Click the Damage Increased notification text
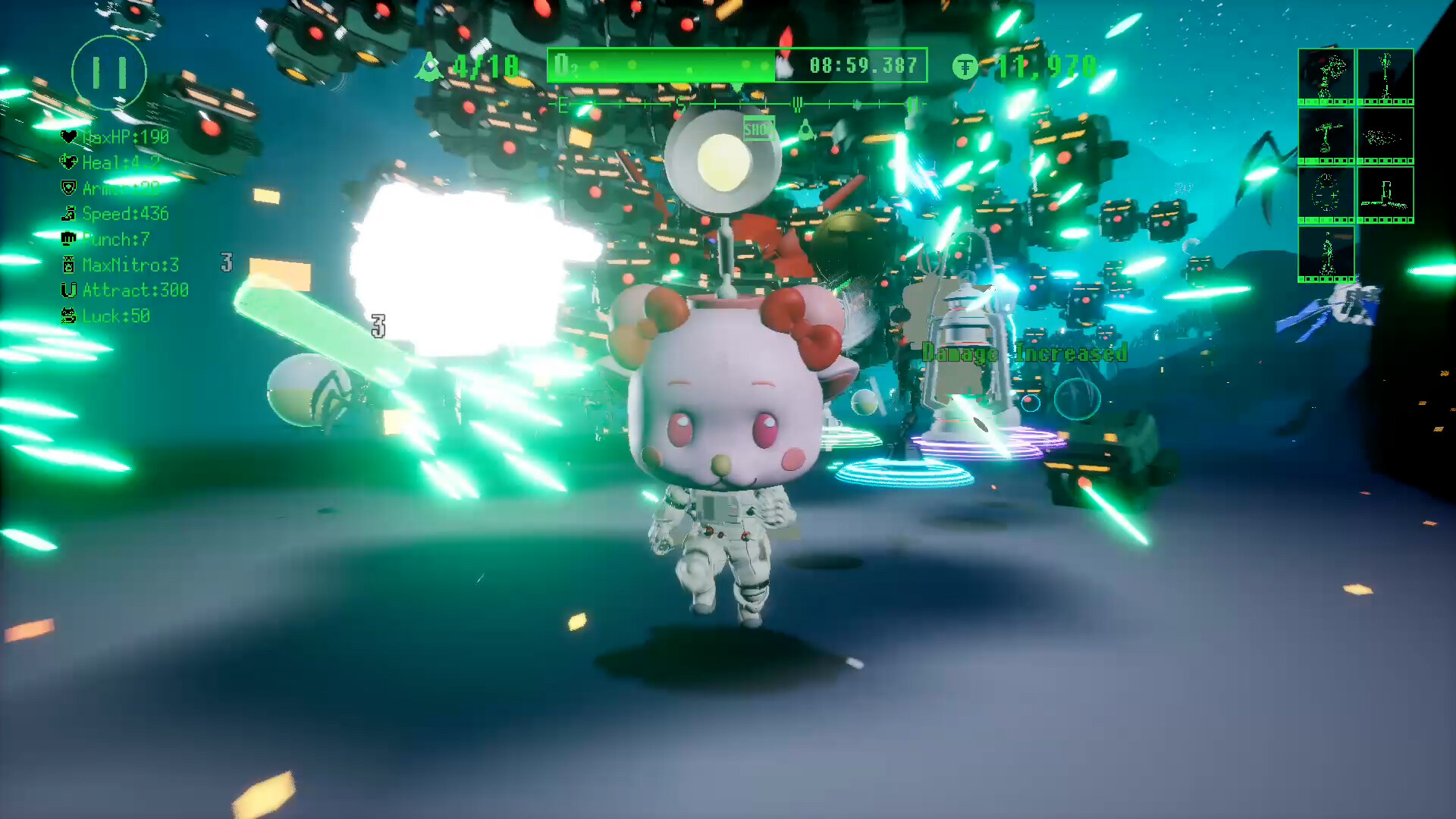 [1024, 353]
